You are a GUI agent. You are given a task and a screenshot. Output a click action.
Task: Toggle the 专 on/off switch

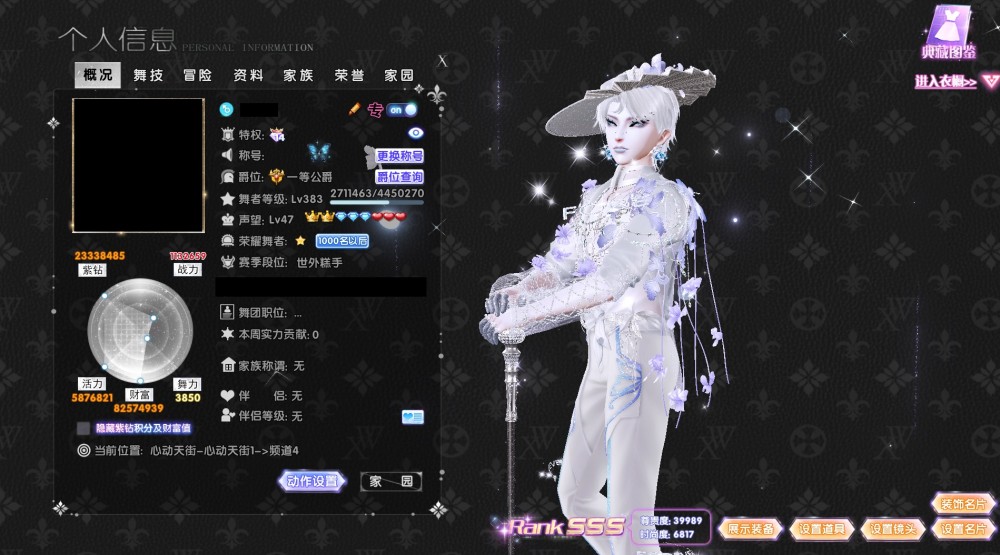coord(403,109)
